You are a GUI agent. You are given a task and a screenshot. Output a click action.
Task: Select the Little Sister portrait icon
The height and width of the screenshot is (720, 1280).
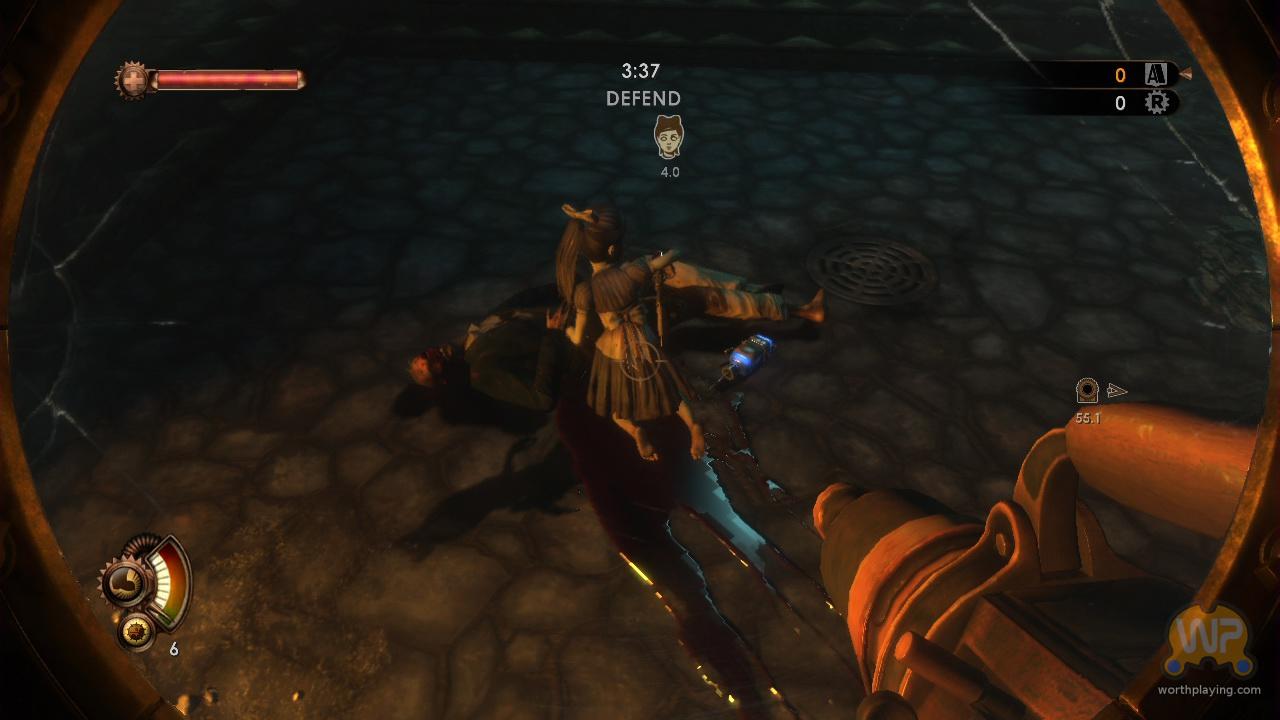pos(667,137)
